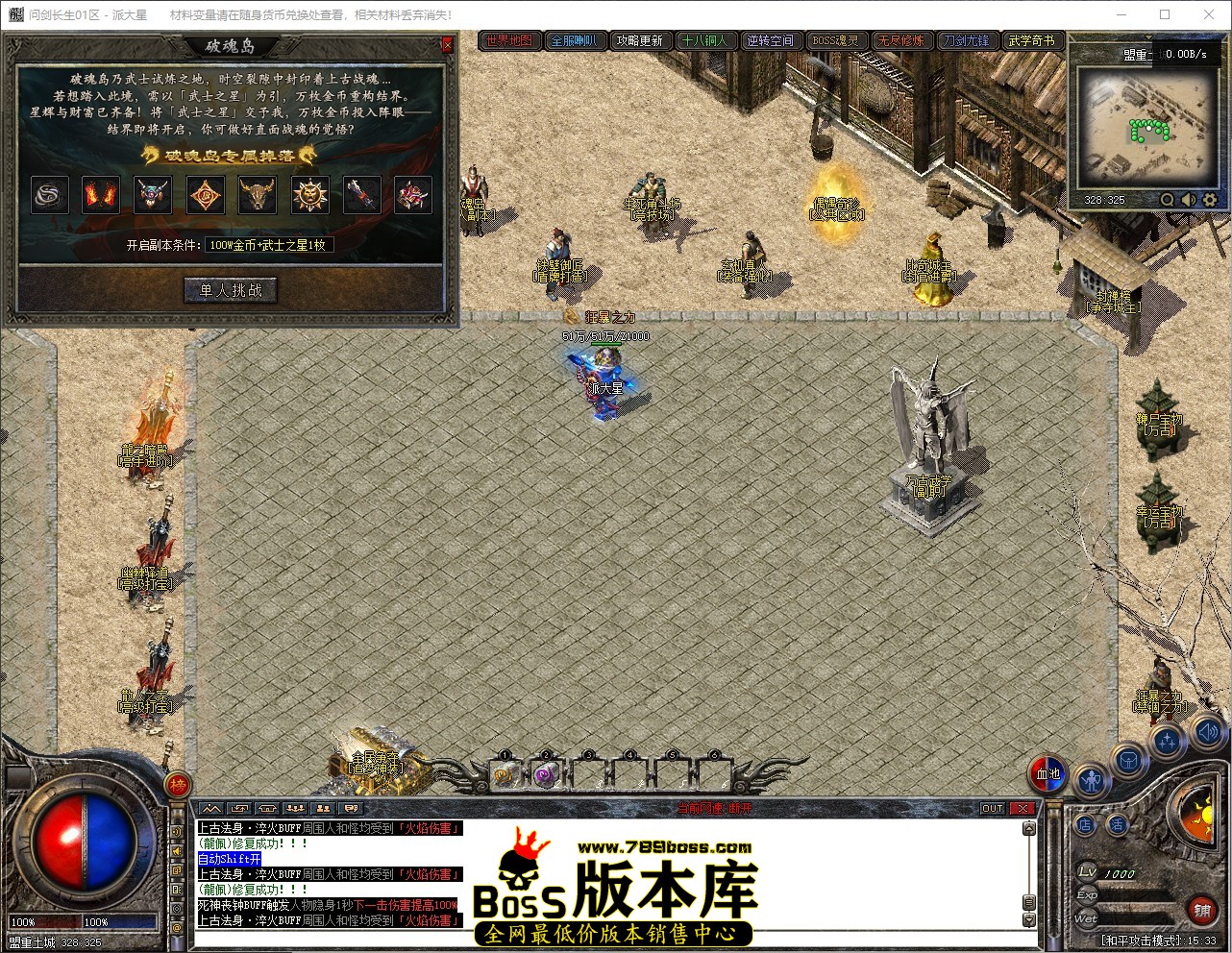
Task: Collapse chat using the double-arrow below the scrollbar
Action: pos(1029,917)
